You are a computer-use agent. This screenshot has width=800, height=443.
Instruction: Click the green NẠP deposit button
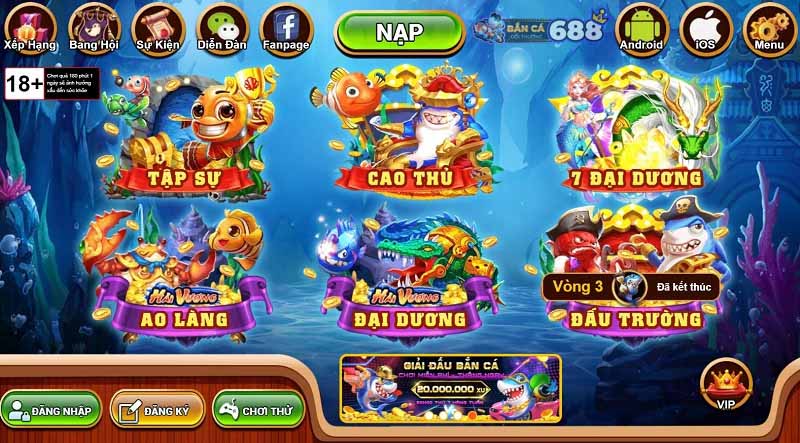[398, 31]
